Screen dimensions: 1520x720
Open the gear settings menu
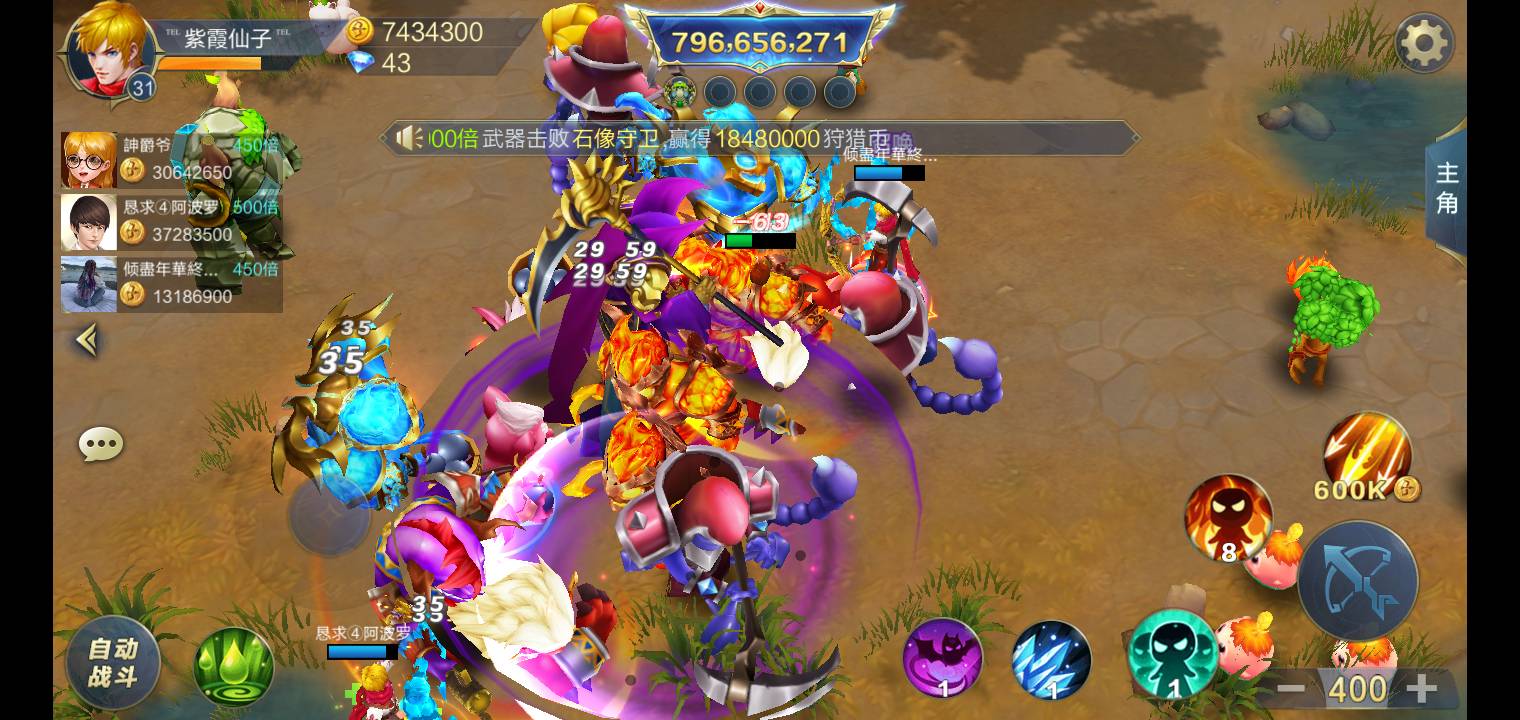[1424, 43]
